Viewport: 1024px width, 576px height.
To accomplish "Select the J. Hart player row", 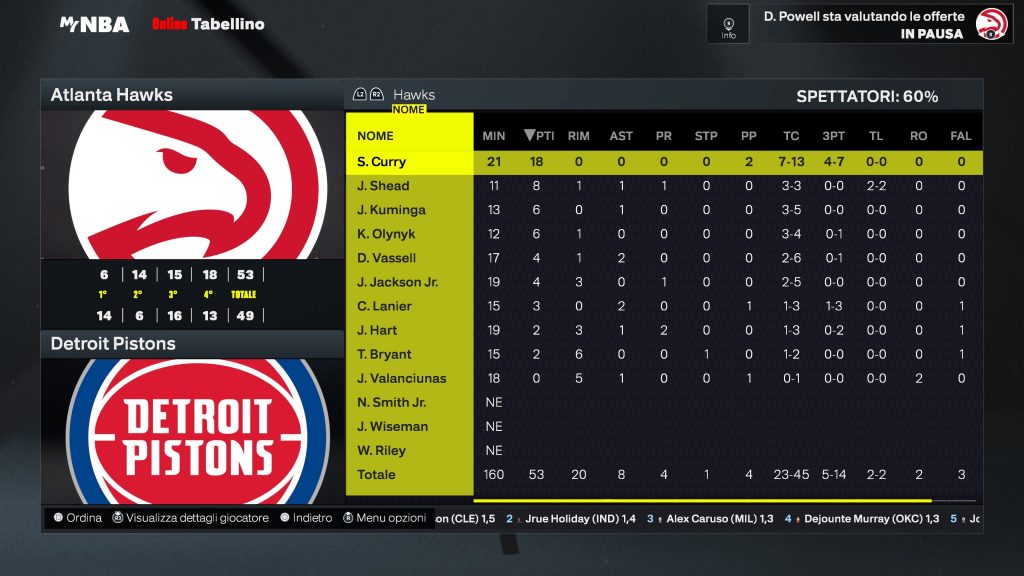I will [377, 330].
